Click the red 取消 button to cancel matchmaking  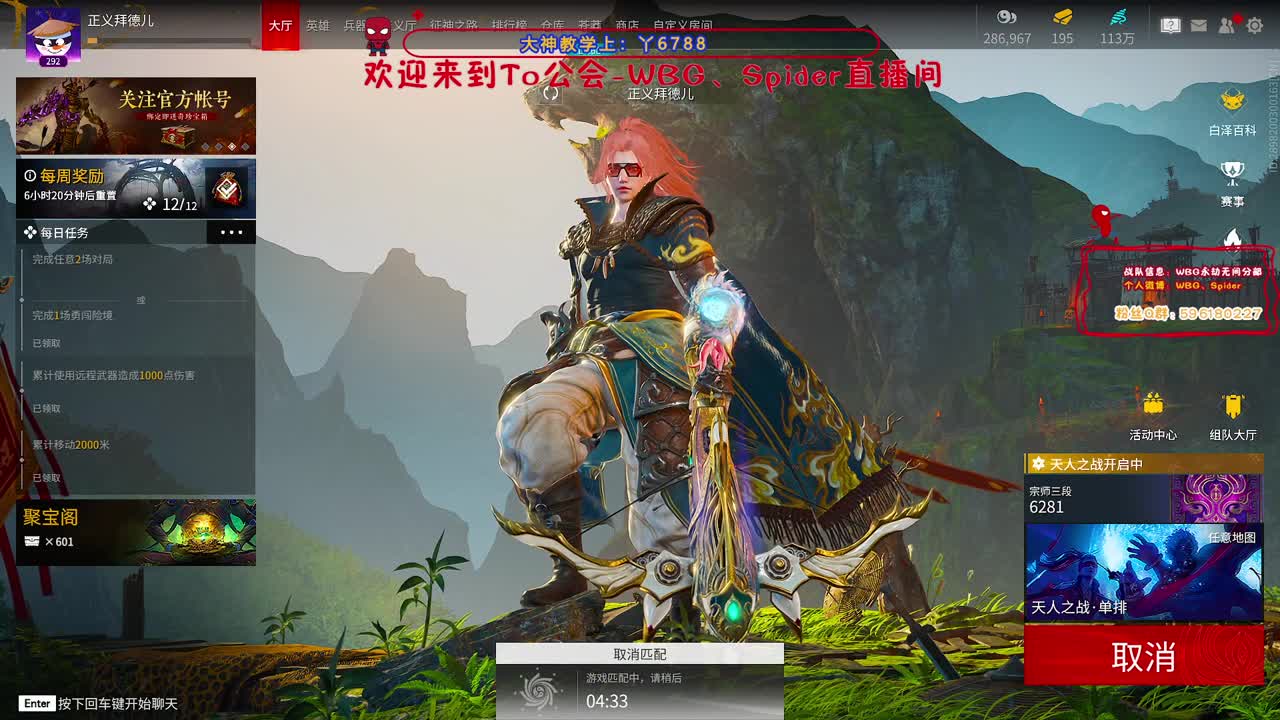(1145, 656)
